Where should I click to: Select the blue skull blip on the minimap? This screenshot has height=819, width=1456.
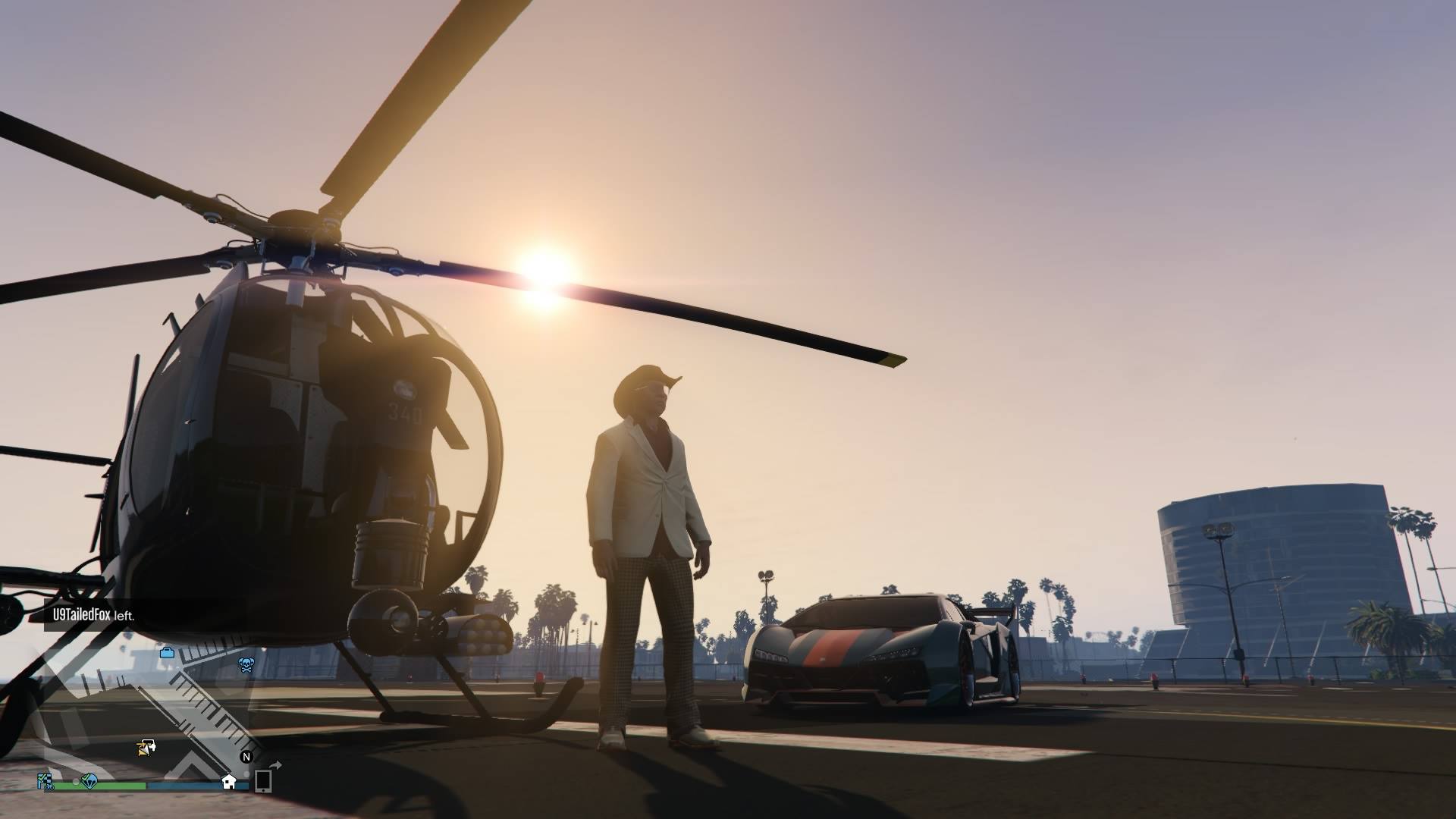246,665
